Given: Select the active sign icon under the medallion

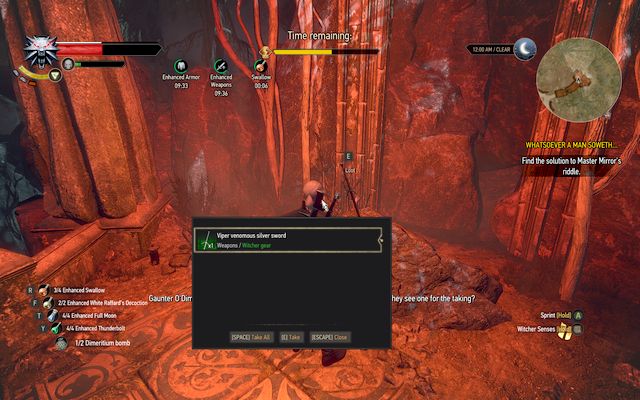Looking at the screenshot, I should (x=55, y=75).
